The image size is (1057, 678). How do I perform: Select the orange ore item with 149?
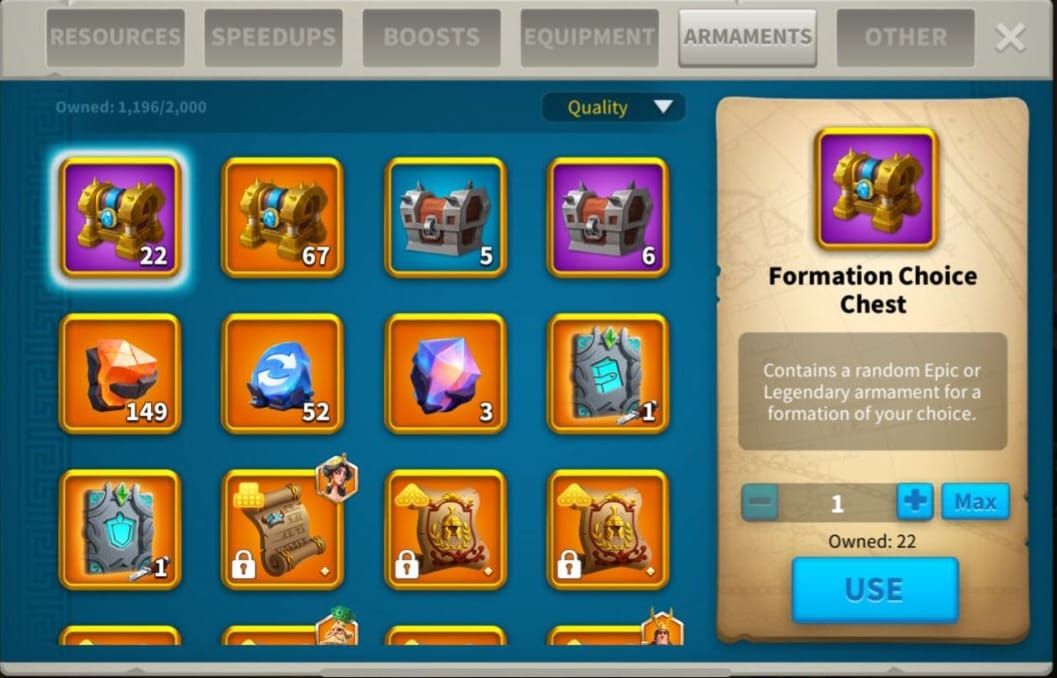pos(120,373)
